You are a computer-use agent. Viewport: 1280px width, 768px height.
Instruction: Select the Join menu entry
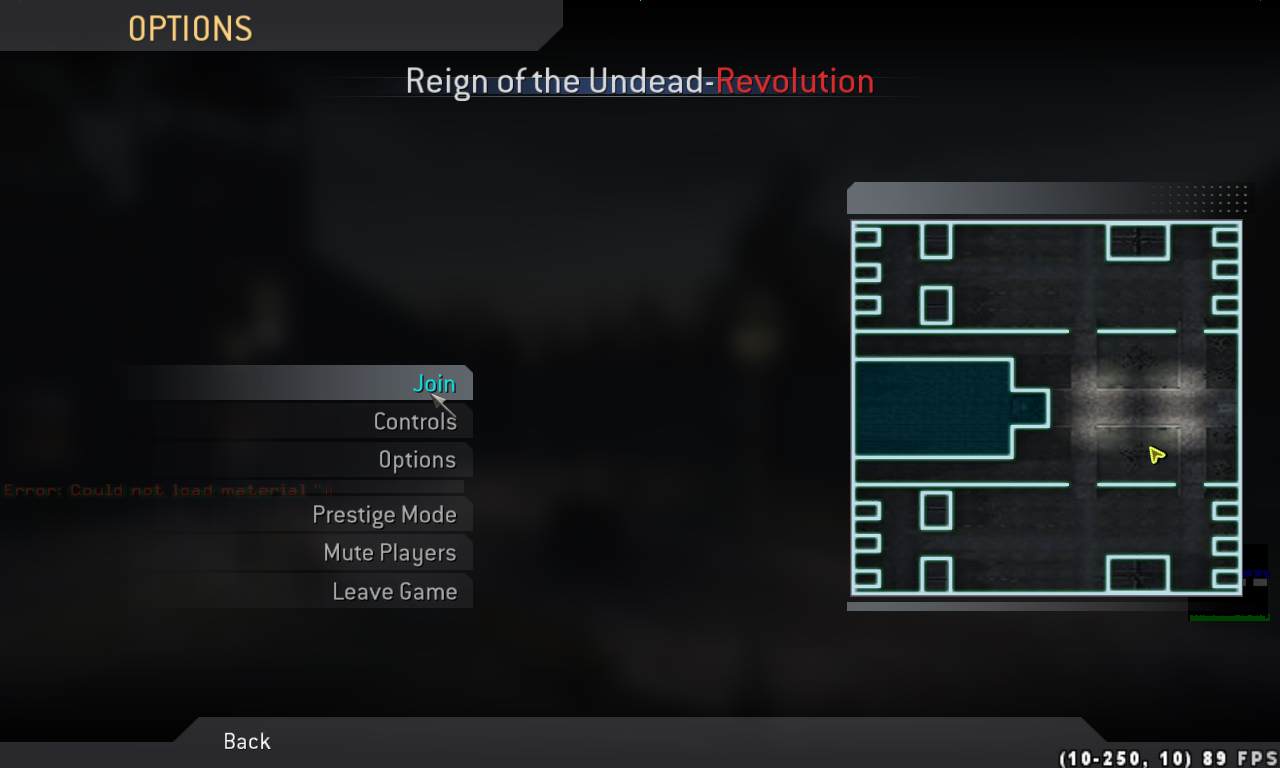pyautogui.click(x=434, y=383)
